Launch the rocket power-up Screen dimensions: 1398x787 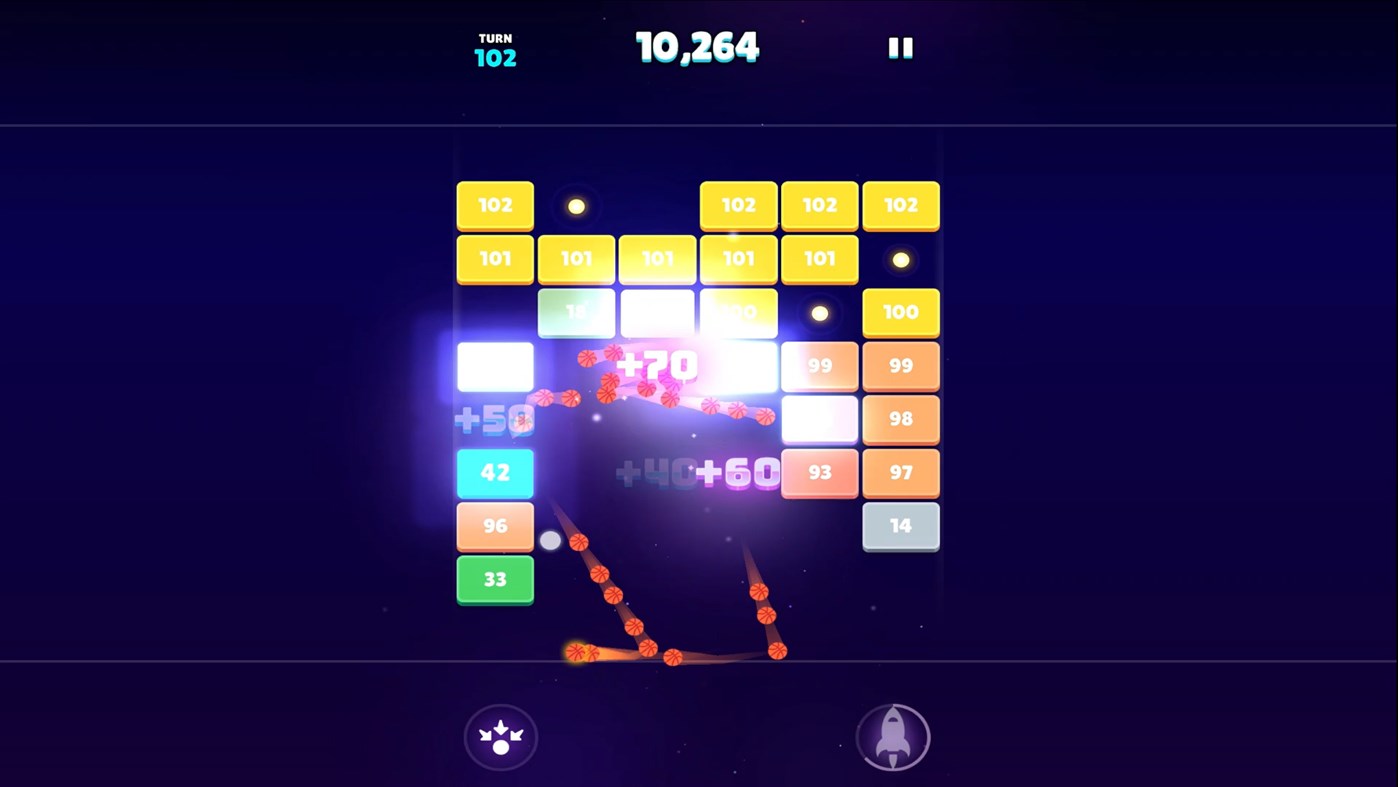pos(893,737)
